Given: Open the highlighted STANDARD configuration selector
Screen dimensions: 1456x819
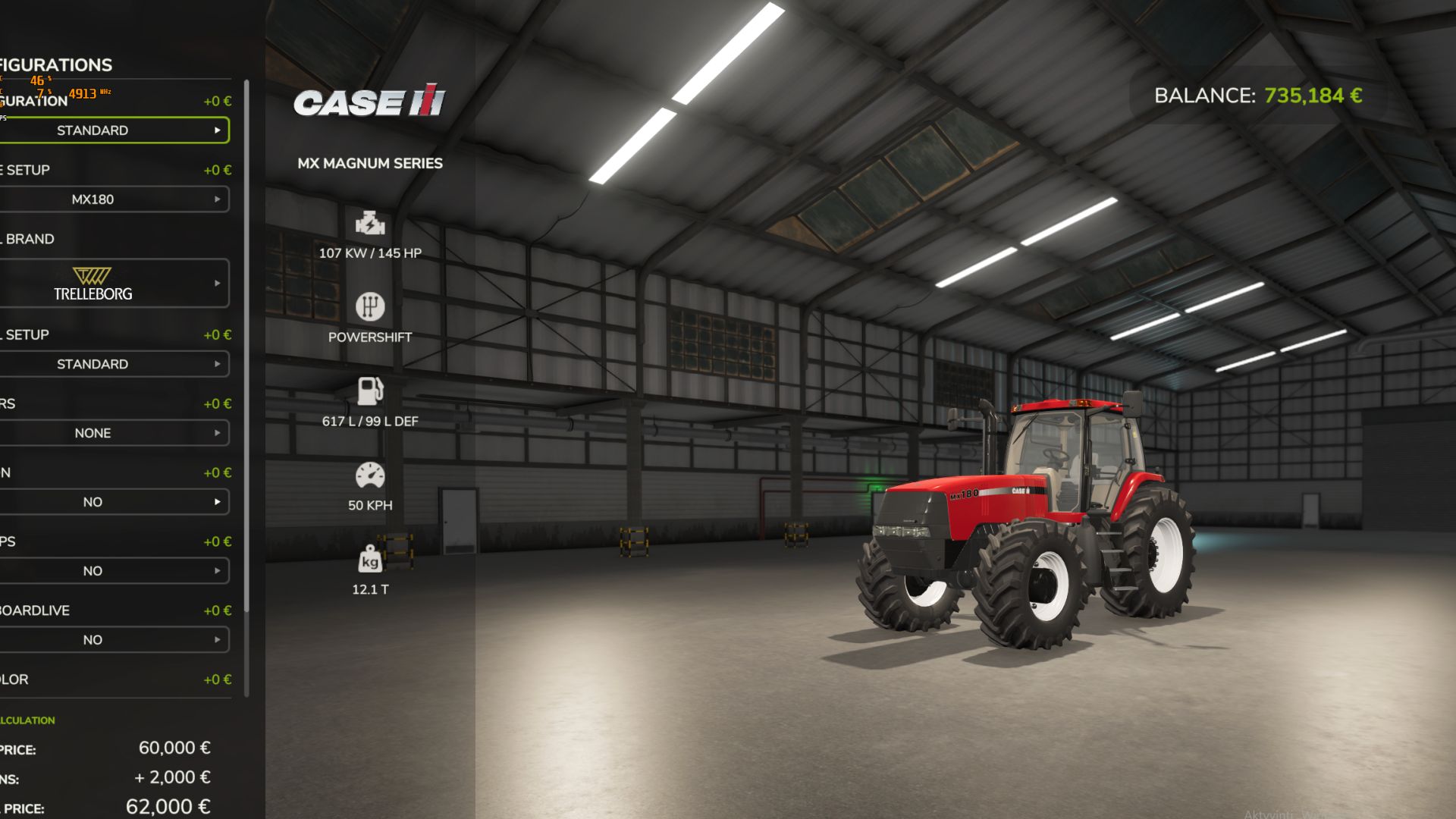Looking at the screenshot, I should coord(114,130).
